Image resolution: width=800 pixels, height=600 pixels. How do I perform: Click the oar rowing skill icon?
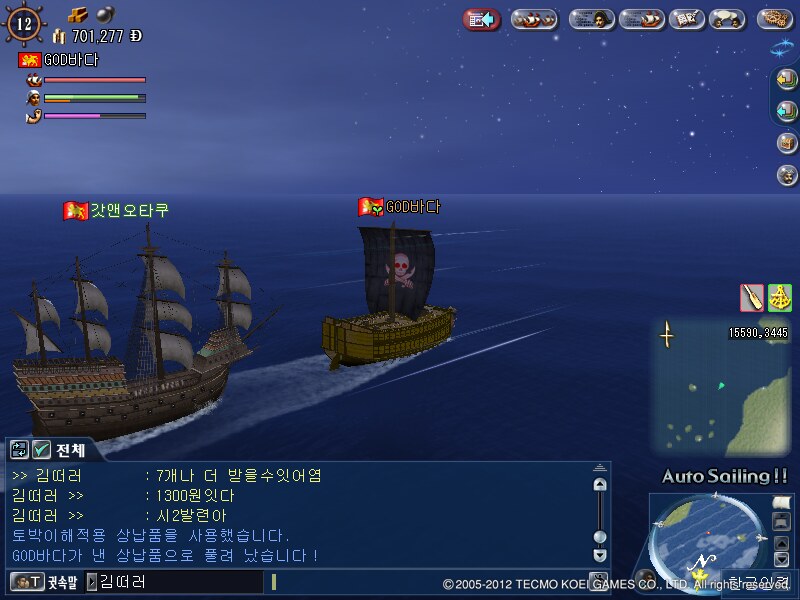pyautogui.click(x=752, y=297)
